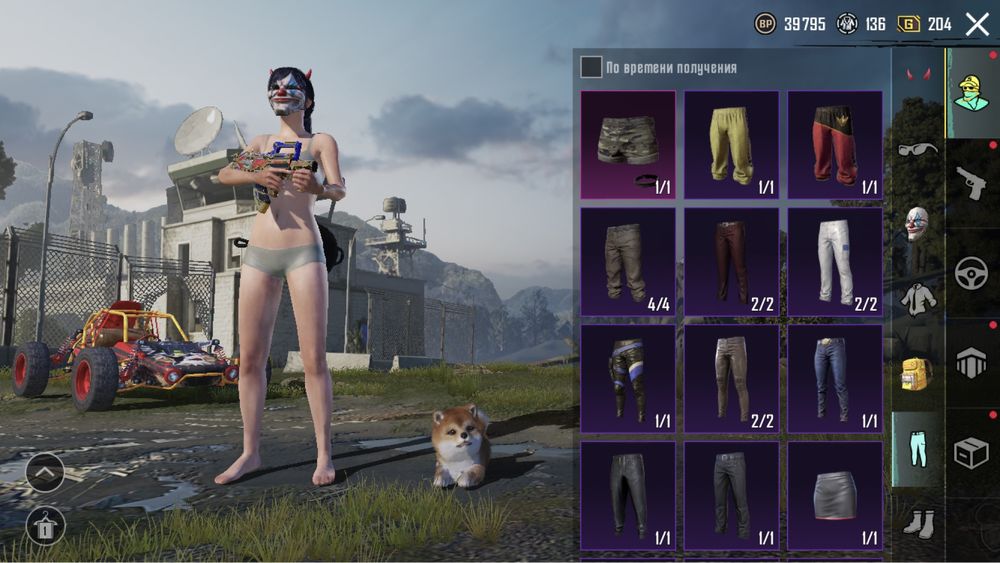
Task: Switch to the boots category tab
Action: pyautogui.click(x=917, y=520)
